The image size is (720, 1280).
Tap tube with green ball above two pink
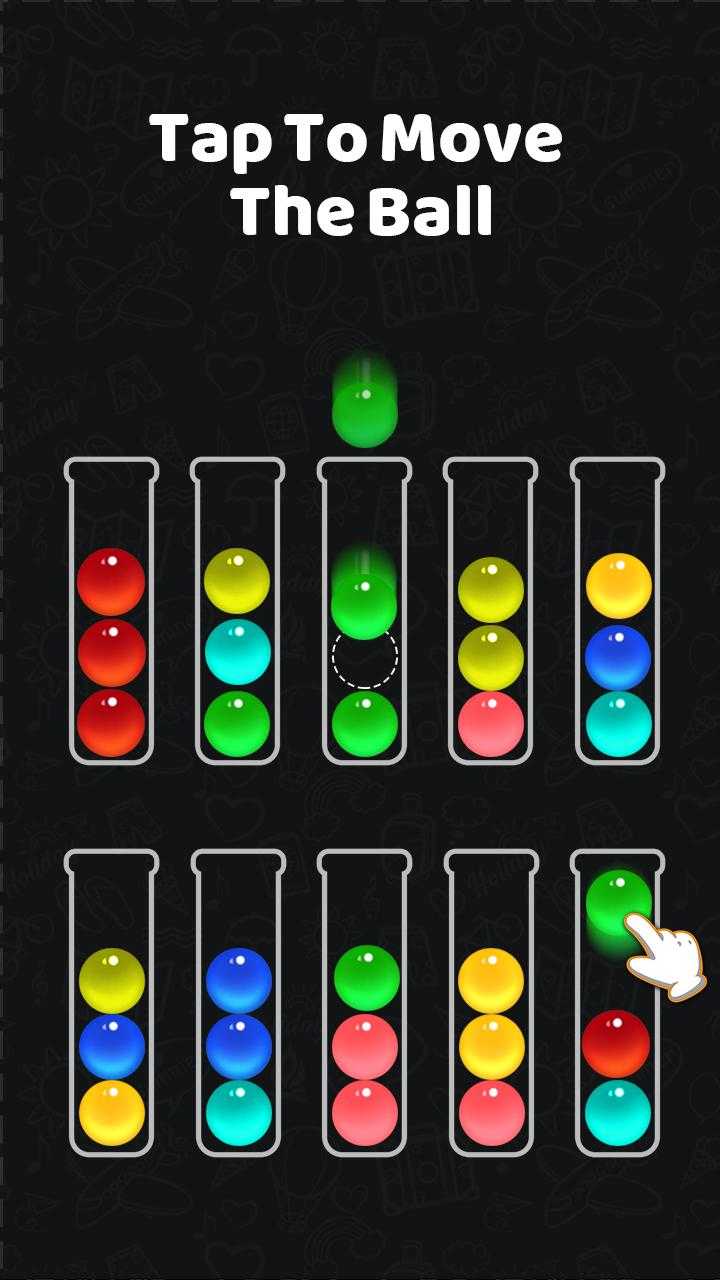coord(365,1003)
